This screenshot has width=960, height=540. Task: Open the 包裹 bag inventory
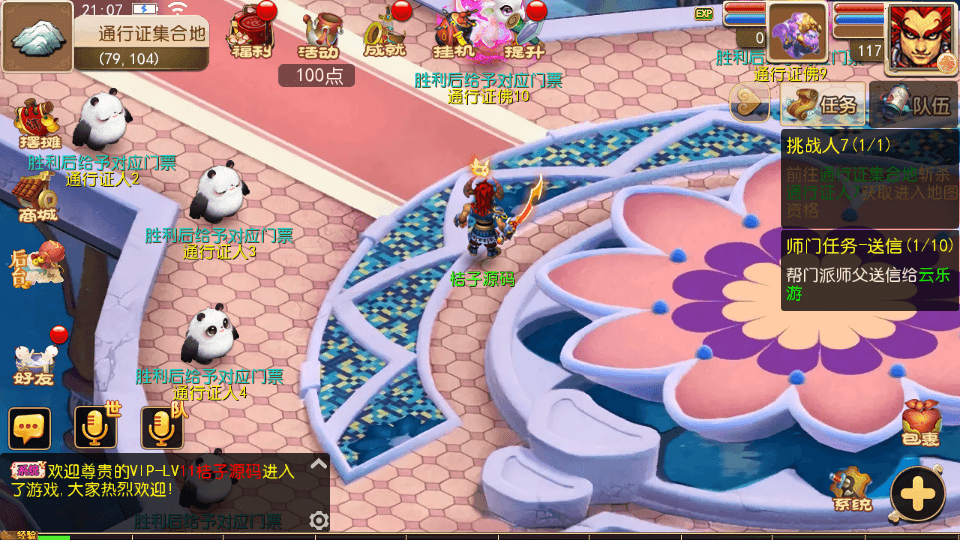pos(920,423)
